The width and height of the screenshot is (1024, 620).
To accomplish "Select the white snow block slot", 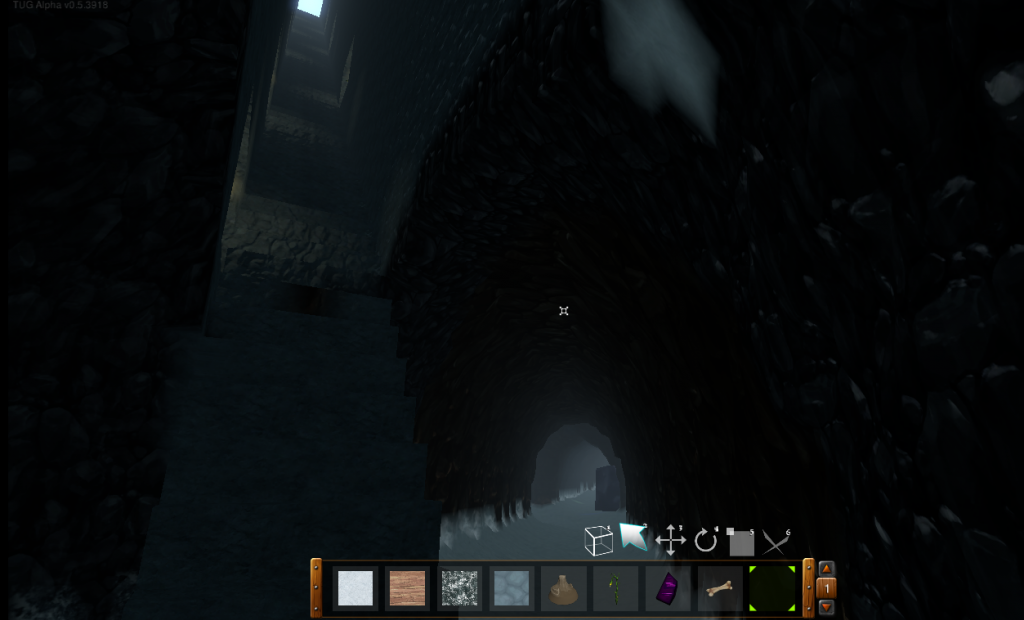I will coord(355,588).
